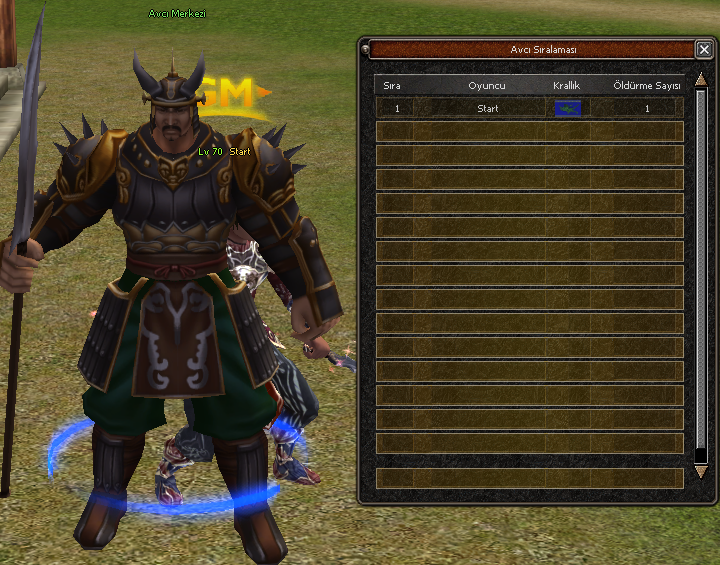The height and width of the screenshot is (565, 720).
Task: Click the ranking list's scroll-down arrow
Action: (x=700, y=470)
